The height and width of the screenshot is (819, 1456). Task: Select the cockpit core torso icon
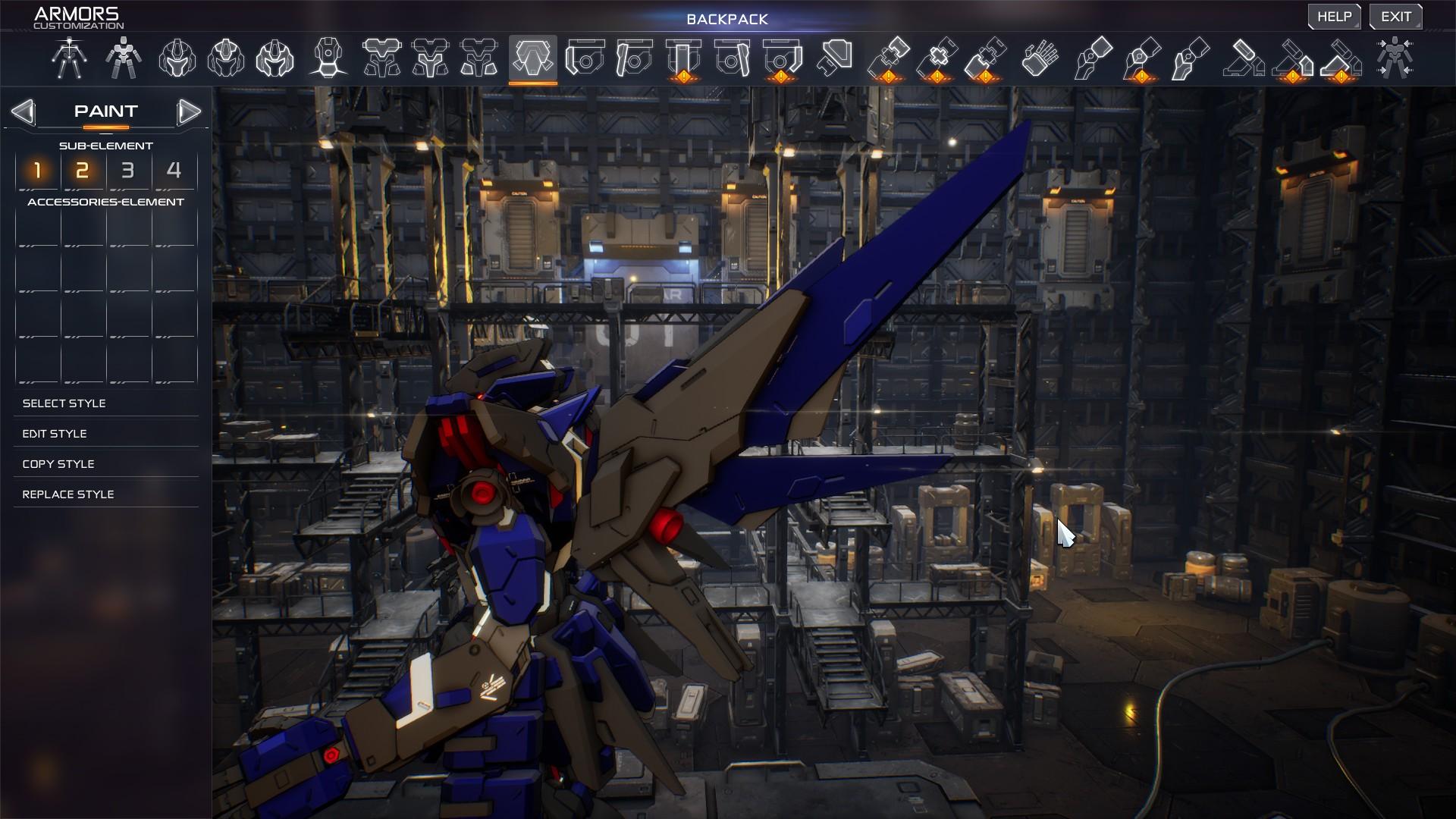tap(328, 58)
